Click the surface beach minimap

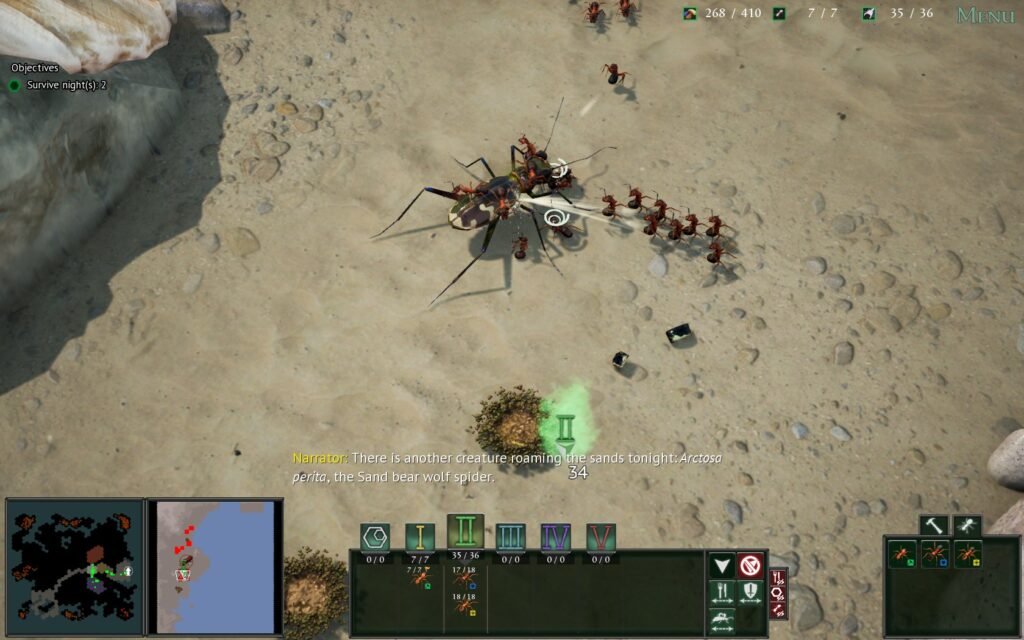pos(215,567)
